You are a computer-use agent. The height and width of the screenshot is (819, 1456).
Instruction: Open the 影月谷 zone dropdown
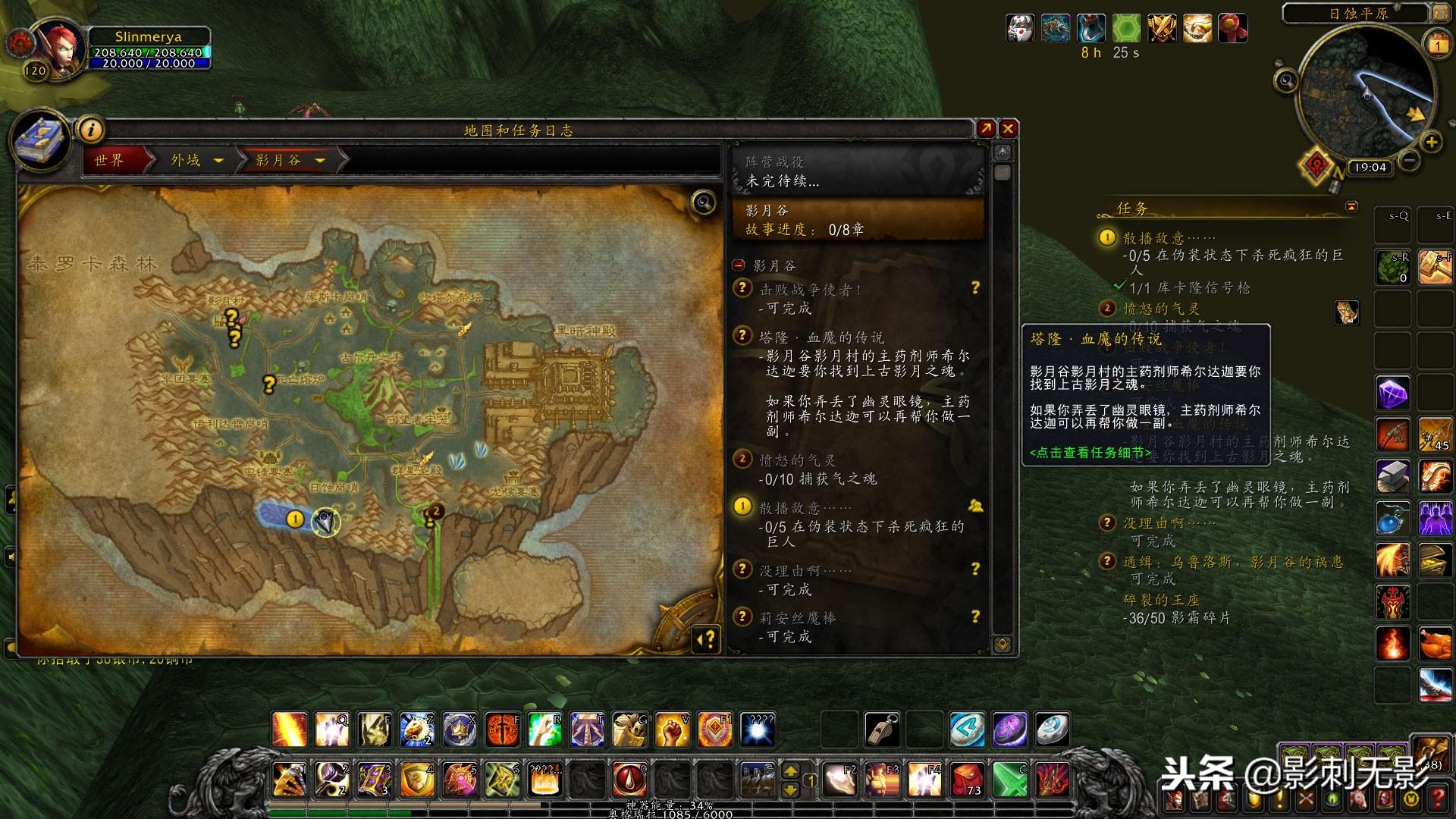click(x=320, y=161)
